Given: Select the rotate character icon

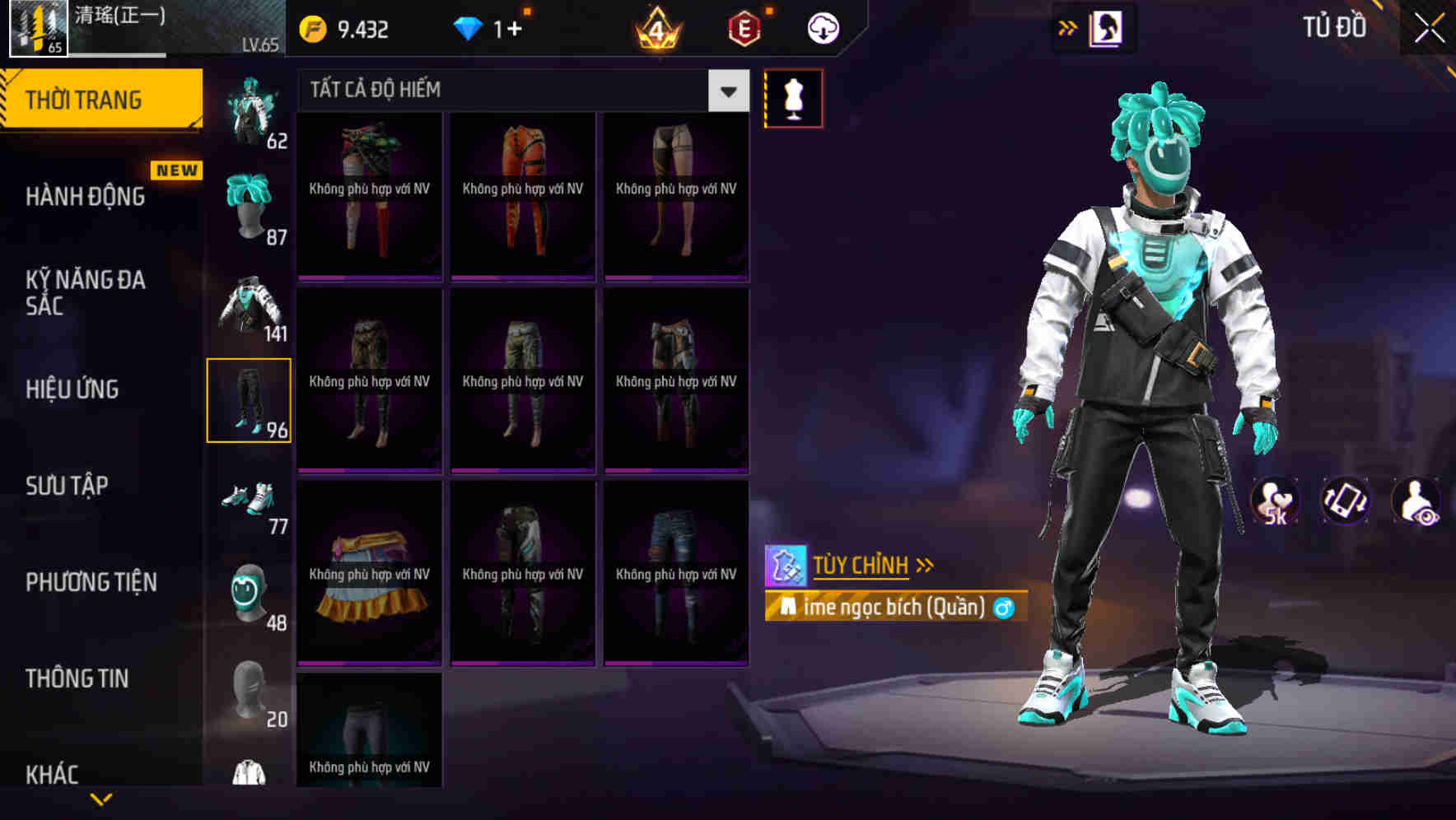Looking at the screenshot, I should pyautogui.click(x=1342, y=502).
